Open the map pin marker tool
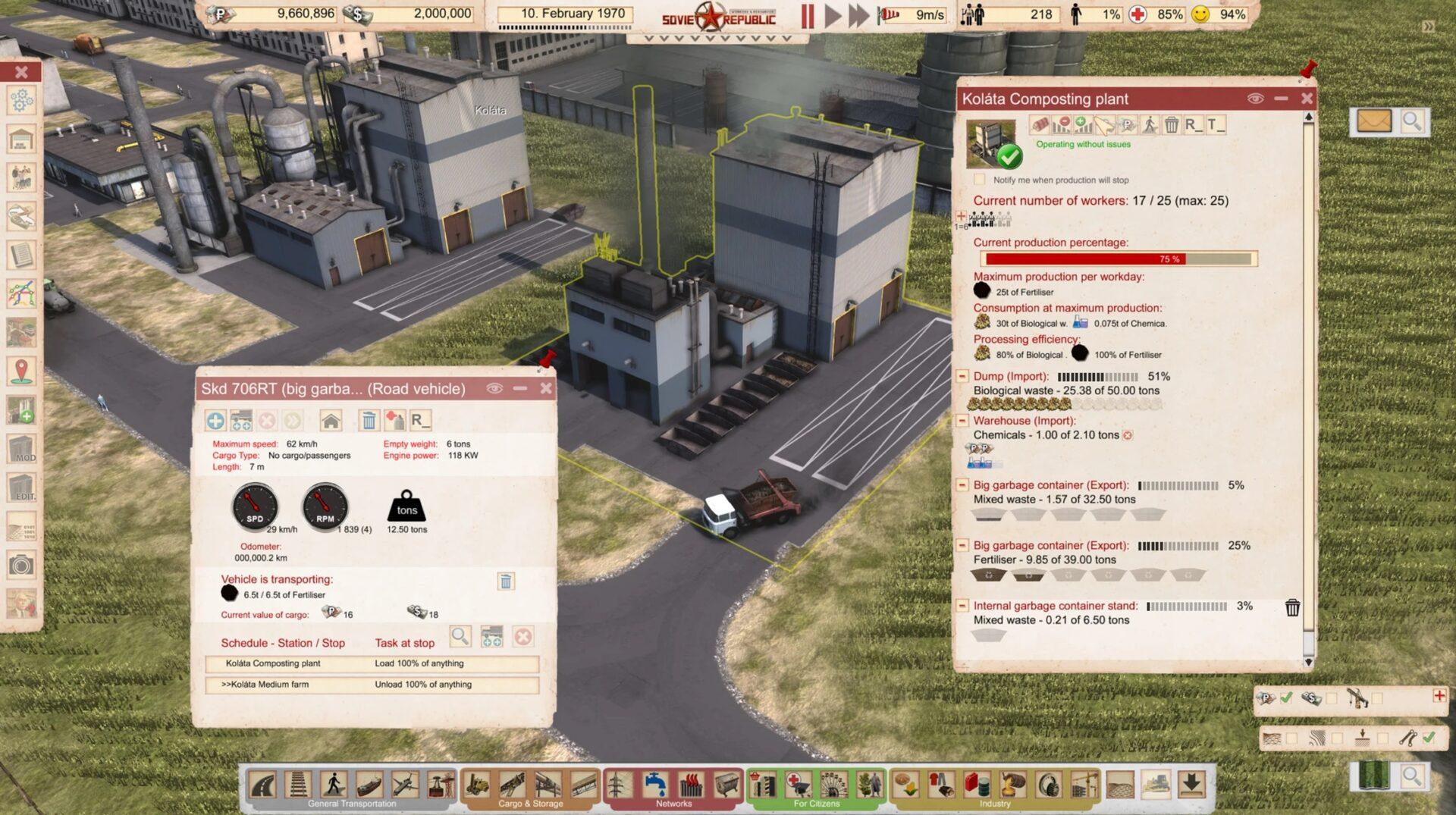1456x815 pixels. [21, 371]
